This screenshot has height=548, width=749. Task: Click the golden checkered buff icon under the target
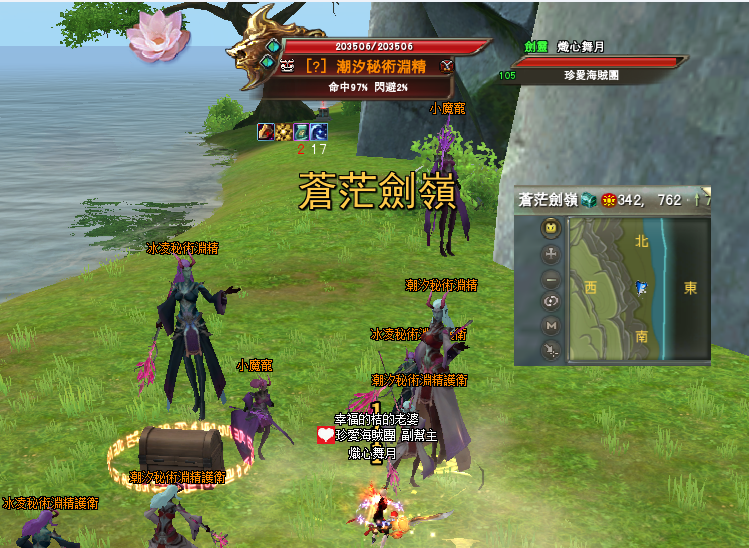point(283,132)
